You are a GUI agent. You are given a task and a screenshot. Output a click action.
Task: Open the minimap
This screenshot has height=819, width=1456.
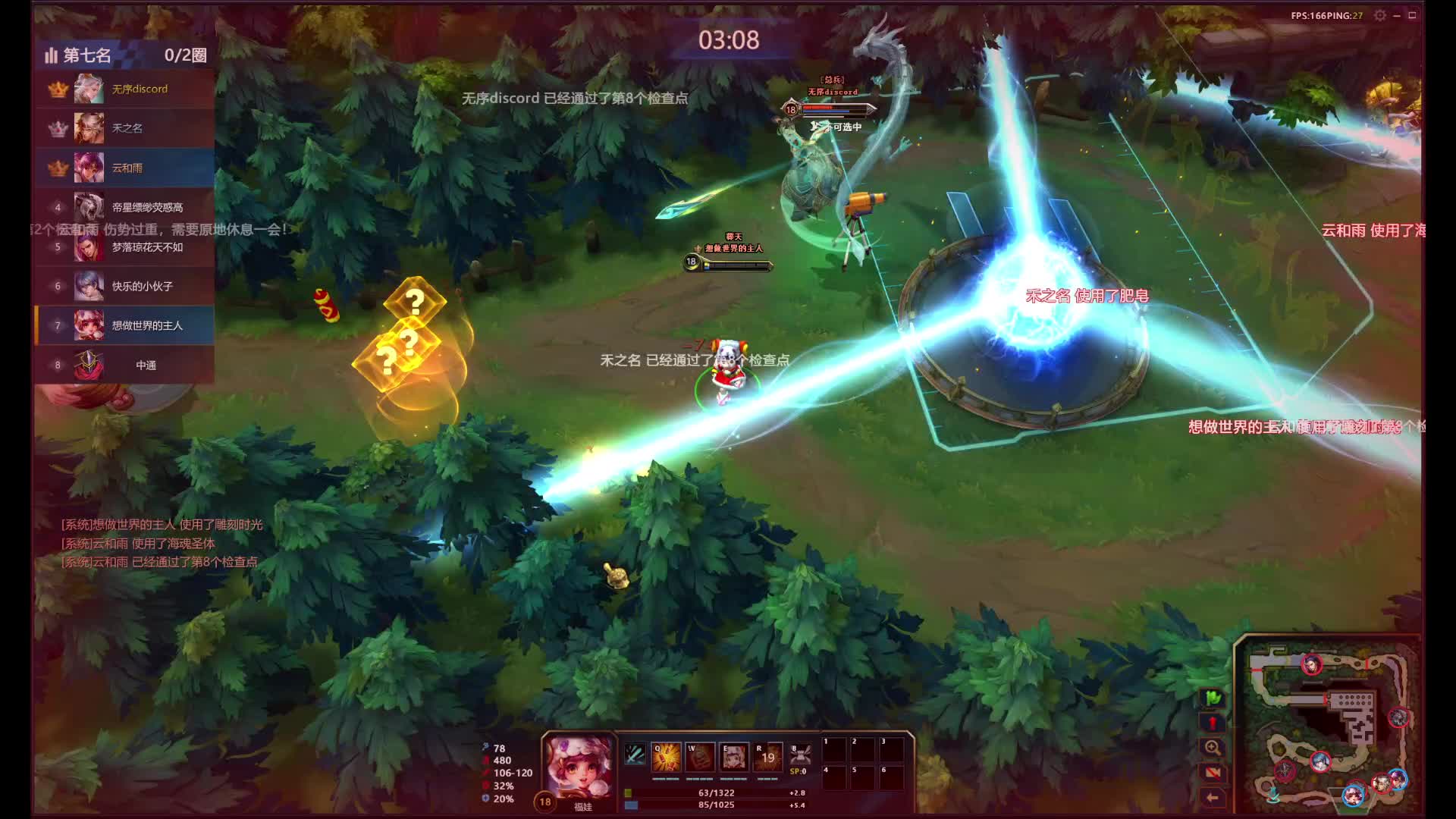(x=1327, y=724)
